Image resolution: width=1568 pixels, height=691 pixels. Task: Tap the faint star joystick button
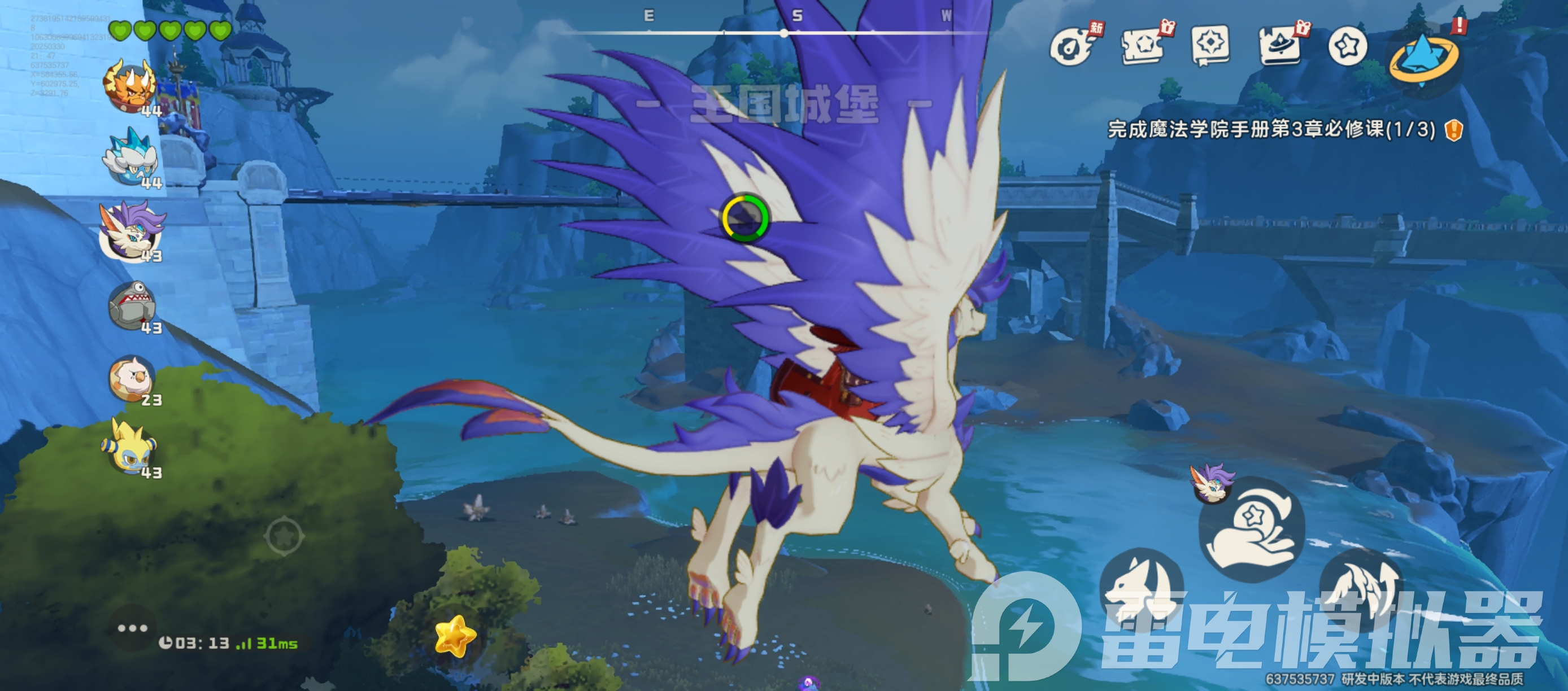284,536
